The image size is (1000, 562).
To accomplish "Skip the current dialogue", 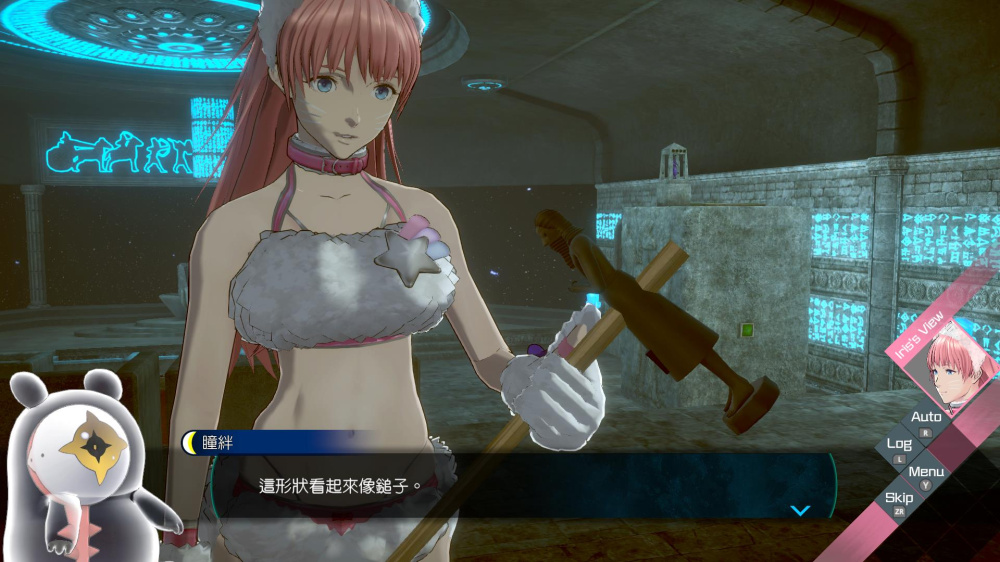I will [x=898, y=499].
